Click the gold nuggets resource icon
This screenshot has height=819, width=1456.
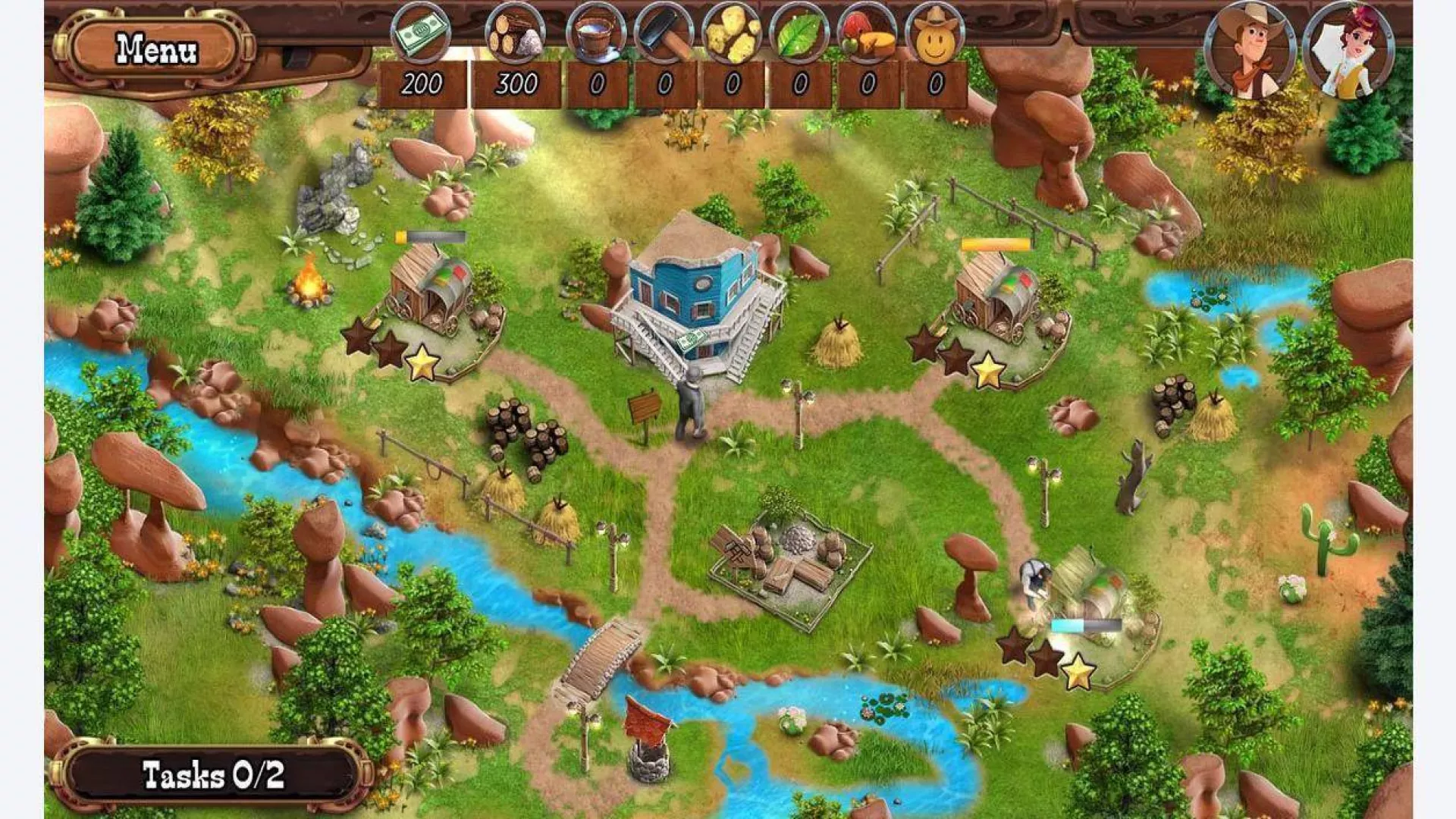coord(732,33)
